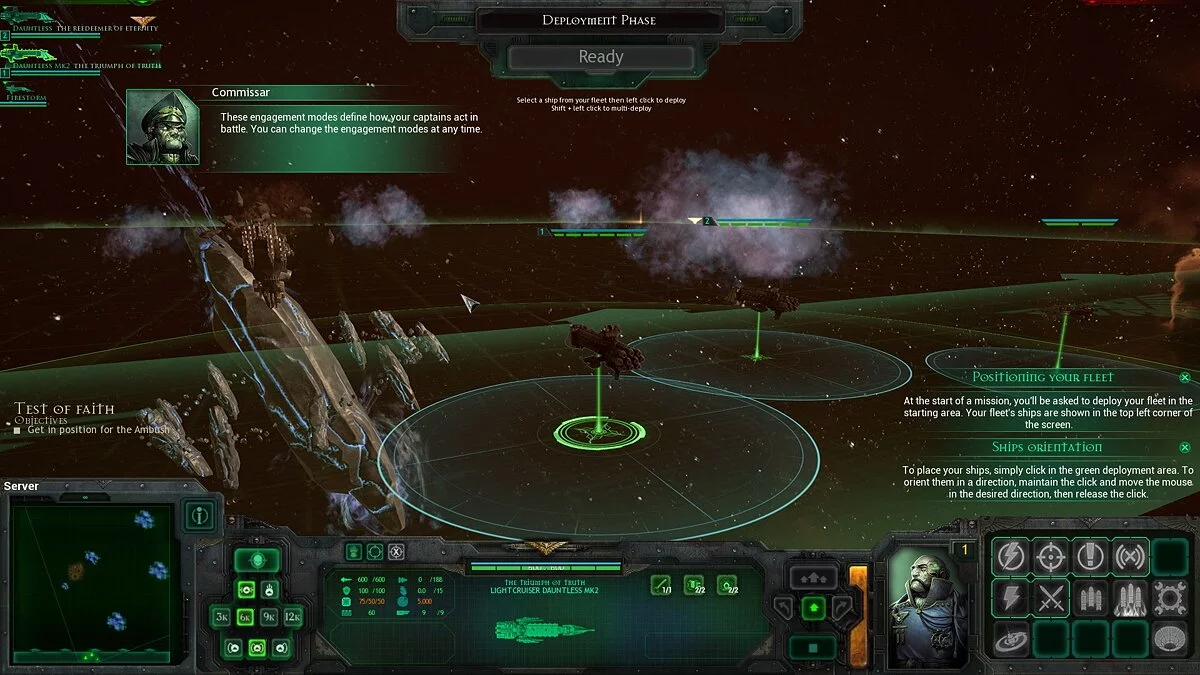Select the Firestorm ship in the fleet list
Viewport: 1200px width, 675px height.
pyautogui.click(x=32, y=100)
